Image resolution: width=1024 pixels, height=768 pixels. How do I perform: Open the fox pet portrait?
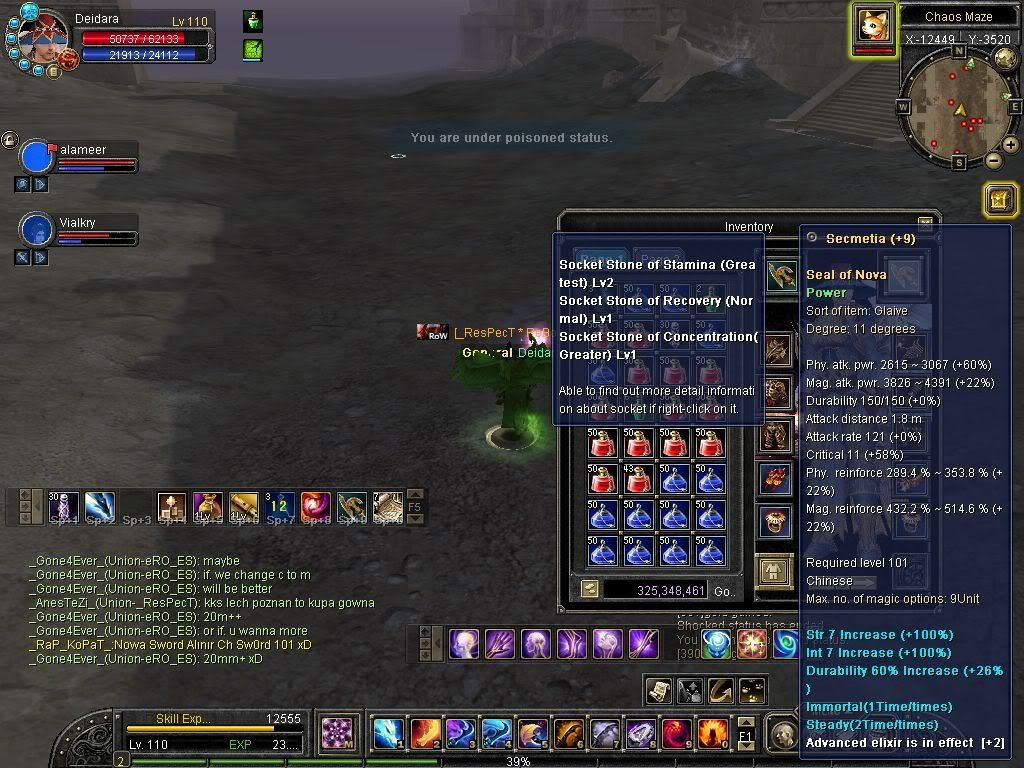(873, 24)
